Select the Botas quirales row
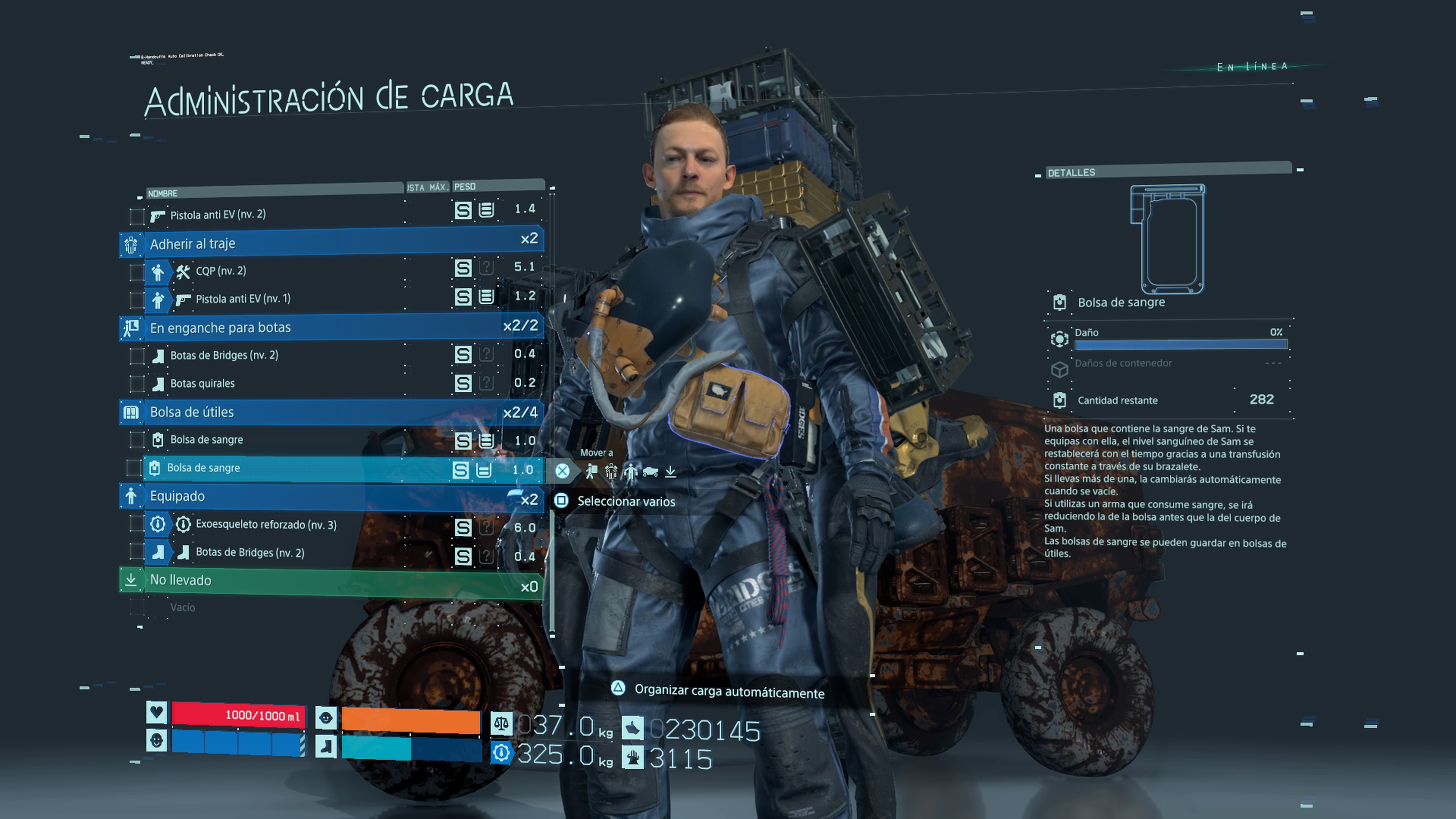The width and height of the screenshot is (1456, 819). [x=202, y=383]
